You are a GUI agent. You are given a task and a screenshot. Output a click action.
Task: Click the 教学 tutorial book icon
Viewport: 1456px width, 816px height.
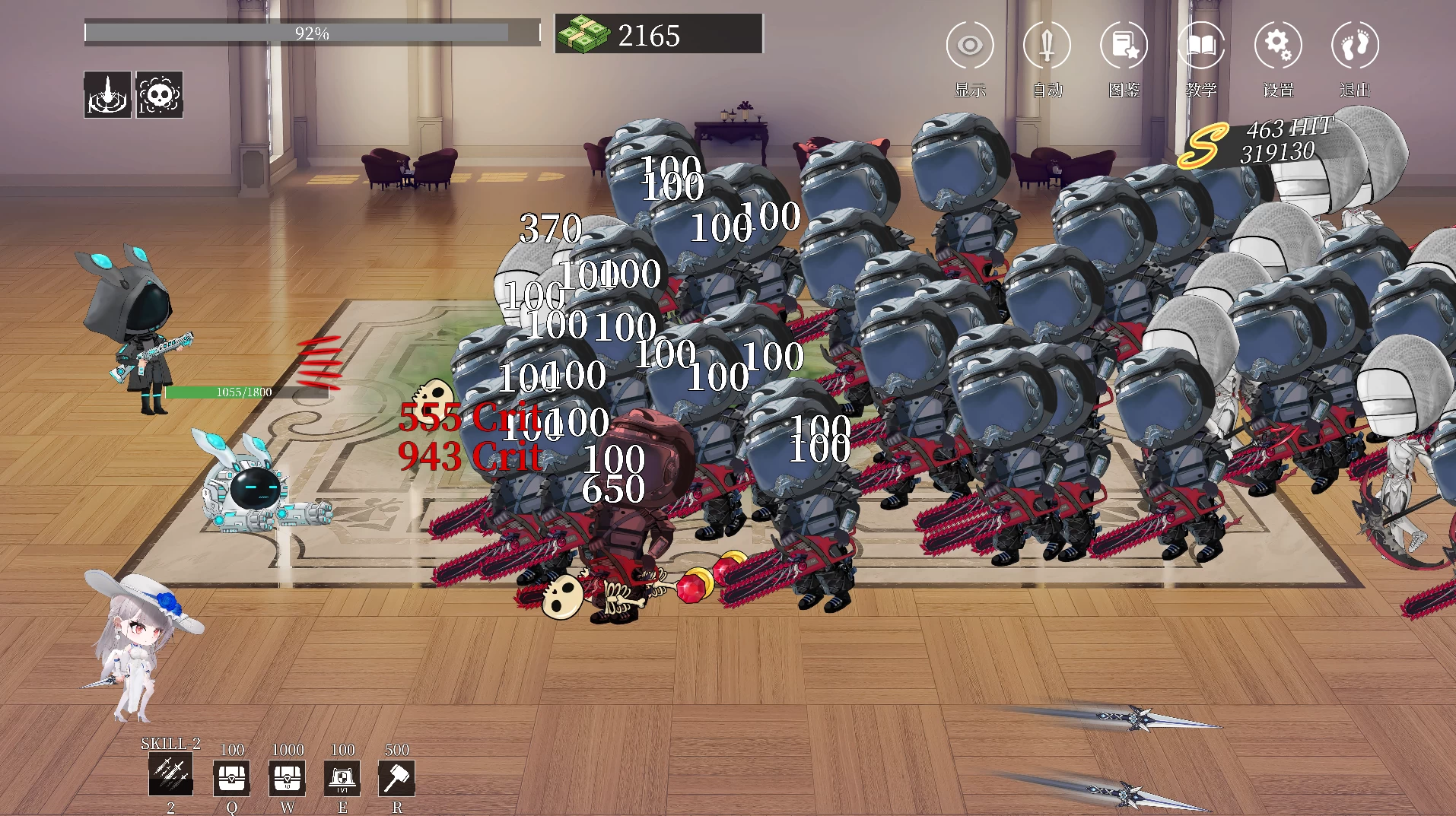(x=1200, y=45)
